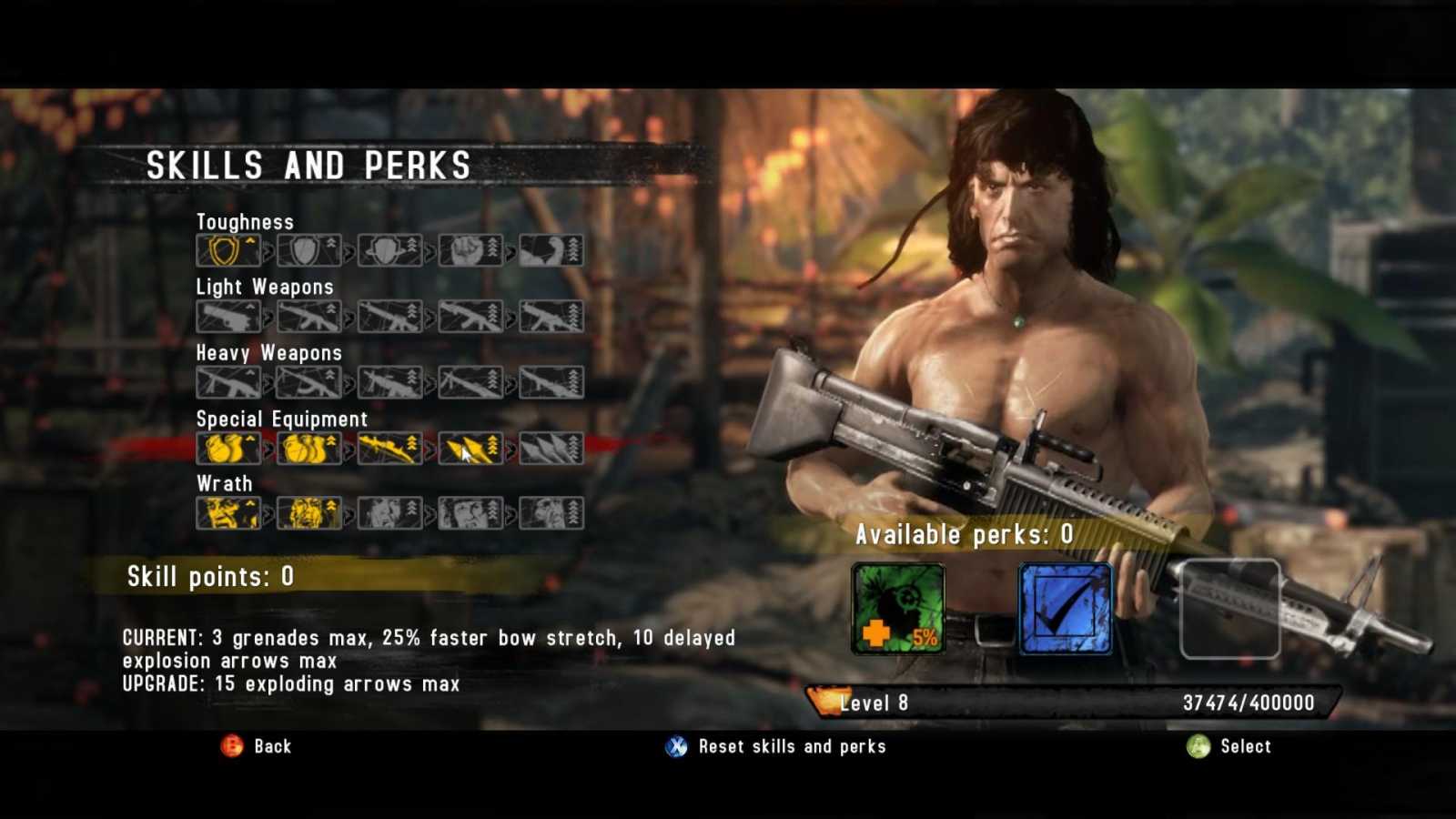This screenshot has width=1456, height=819.
Task: Choose the fourth Toughness skill with fist icon
Action: click(x=470, y=250)
